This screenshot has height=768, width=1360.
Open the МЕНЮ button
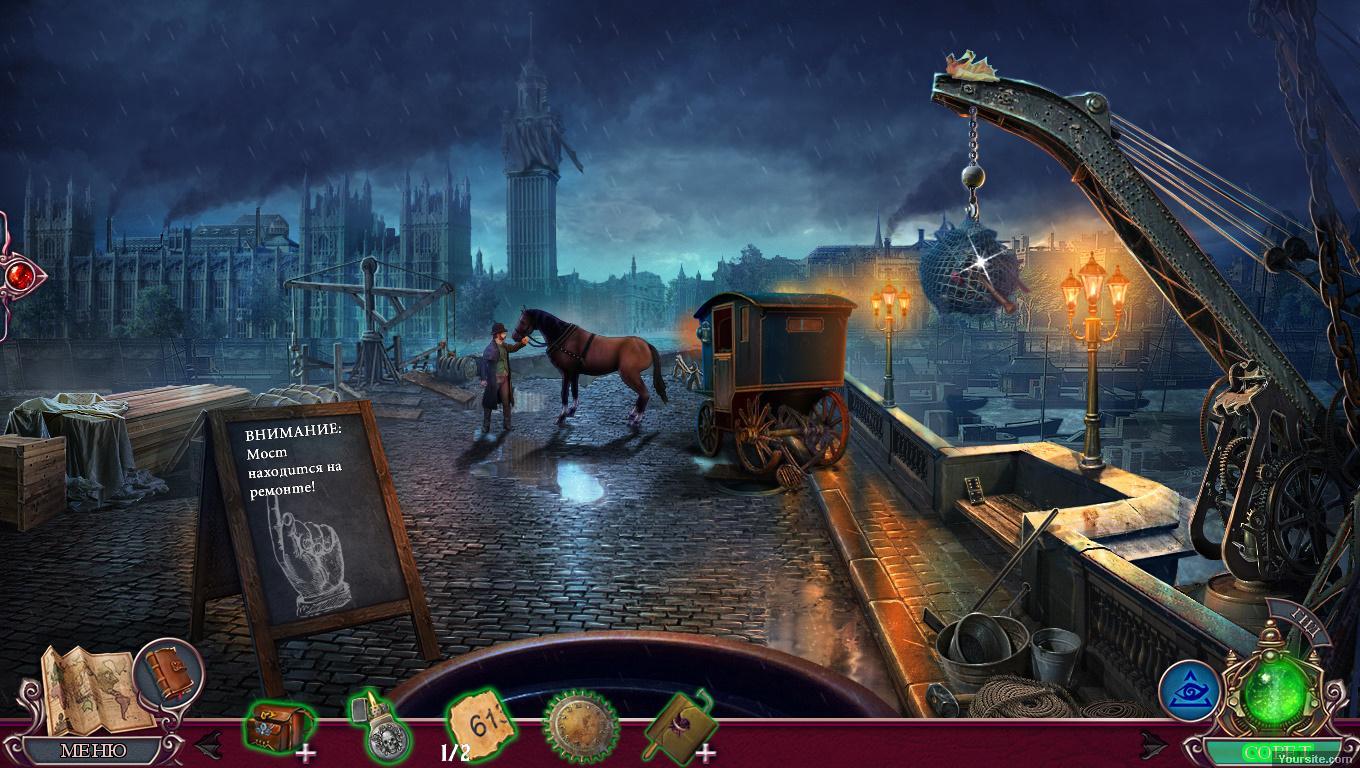pos(93,750)
